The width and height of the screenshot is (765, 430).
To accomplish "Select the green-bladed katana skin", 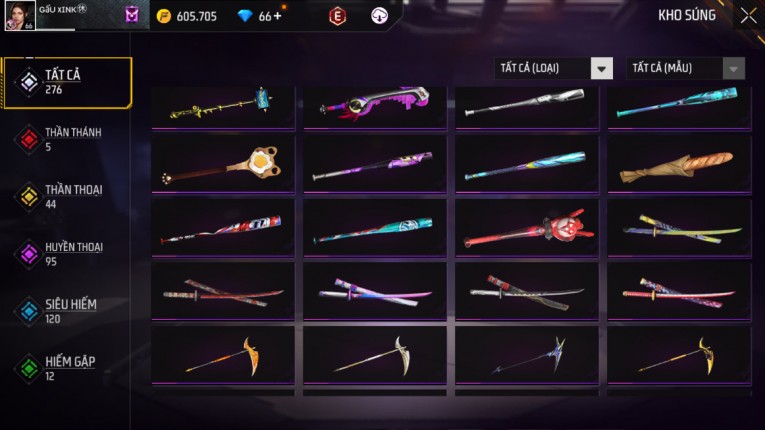I will point(678,229).
